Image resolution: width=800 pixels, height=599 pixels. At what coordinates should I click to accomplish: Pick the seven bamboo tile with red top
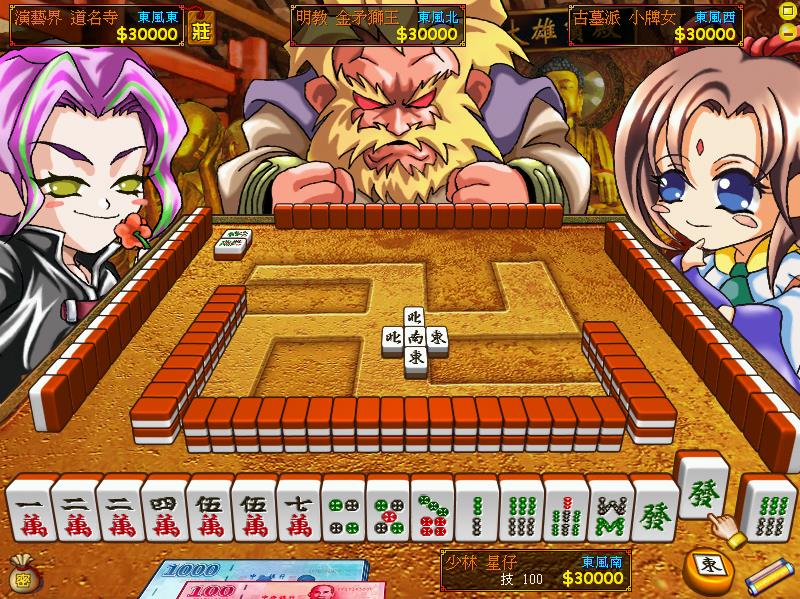pos(566,512)
